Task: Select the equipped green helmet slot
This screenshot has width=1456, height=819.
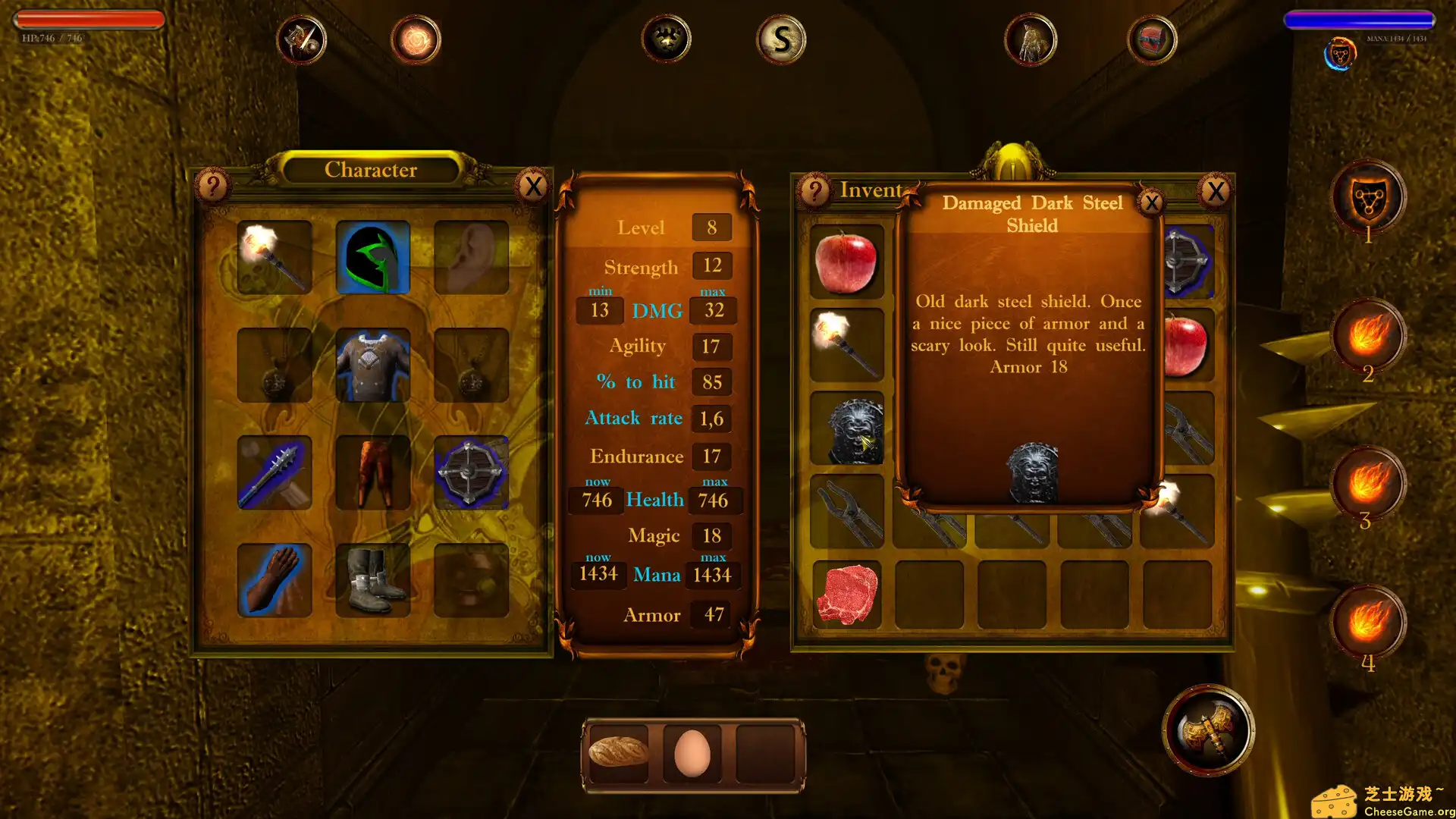Action: tap(372, 258)
